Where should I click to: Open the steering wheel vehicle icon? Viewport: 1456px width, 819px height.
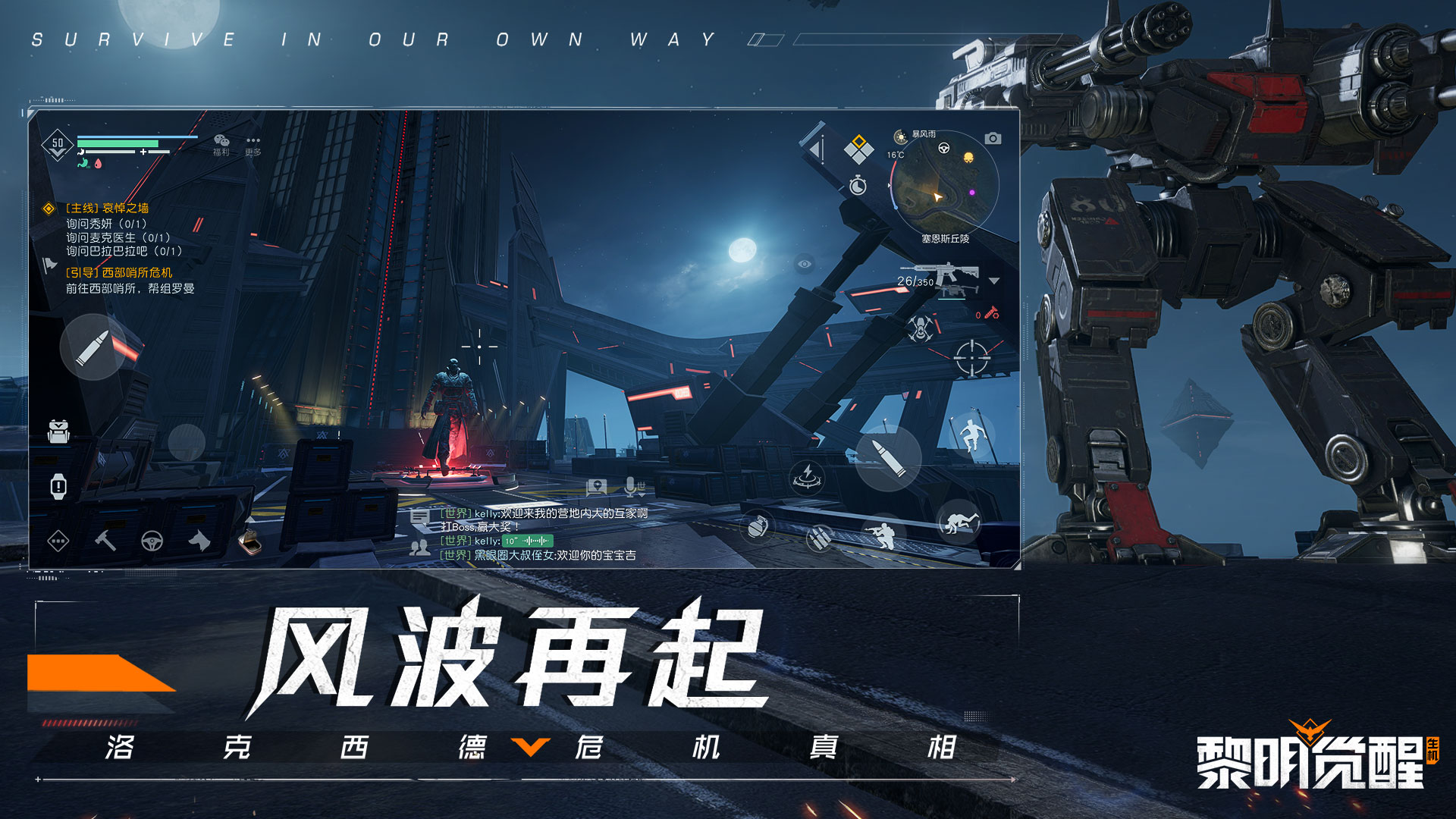pyautogui.click(x=152, y=541)
